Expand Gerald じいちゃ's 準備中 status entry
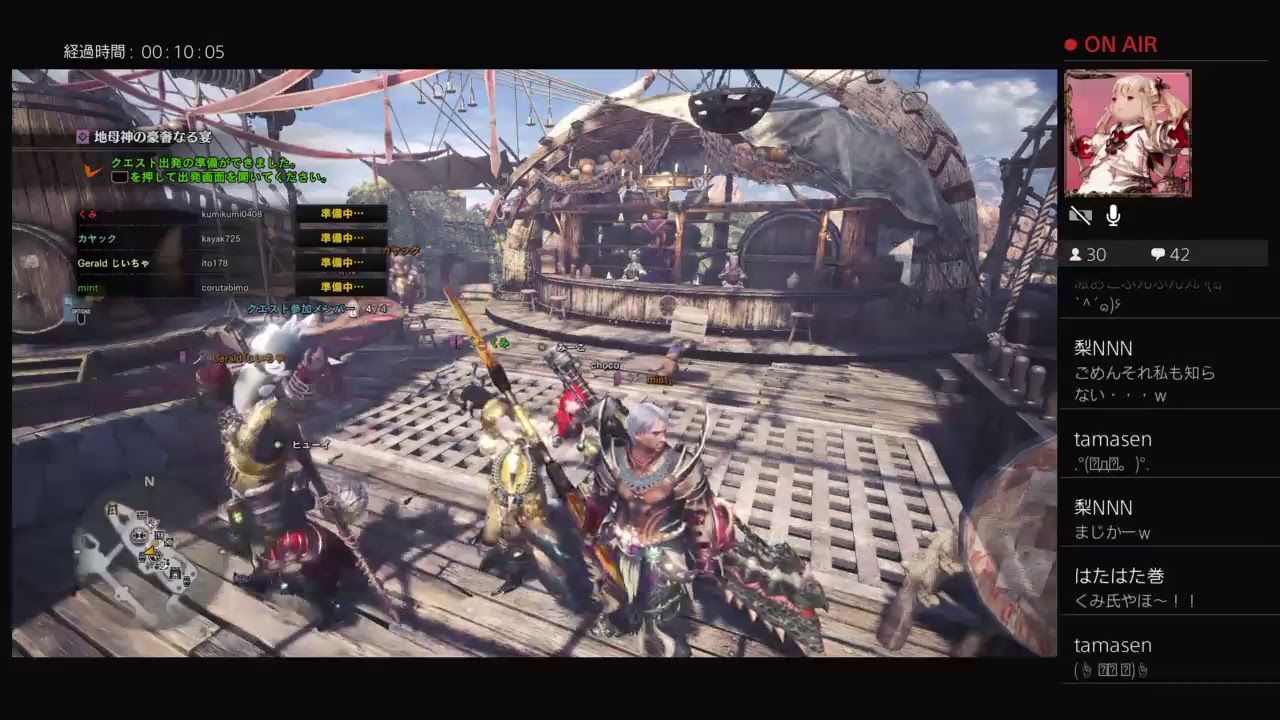 point(340,262)
